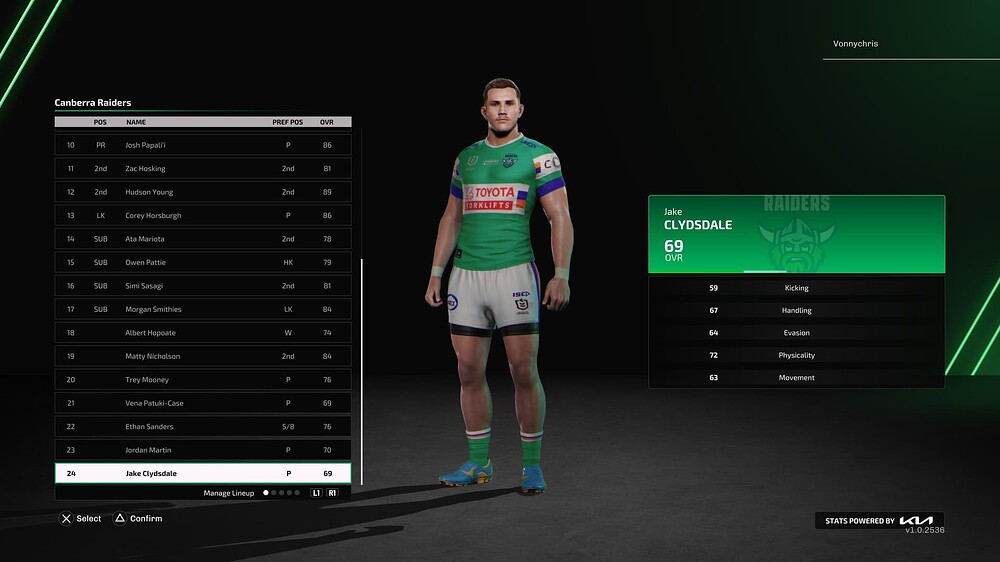The image size is (1000, 562).
Task: Select Trey Mooney's roster entry
Action: (x=202, y=380)
